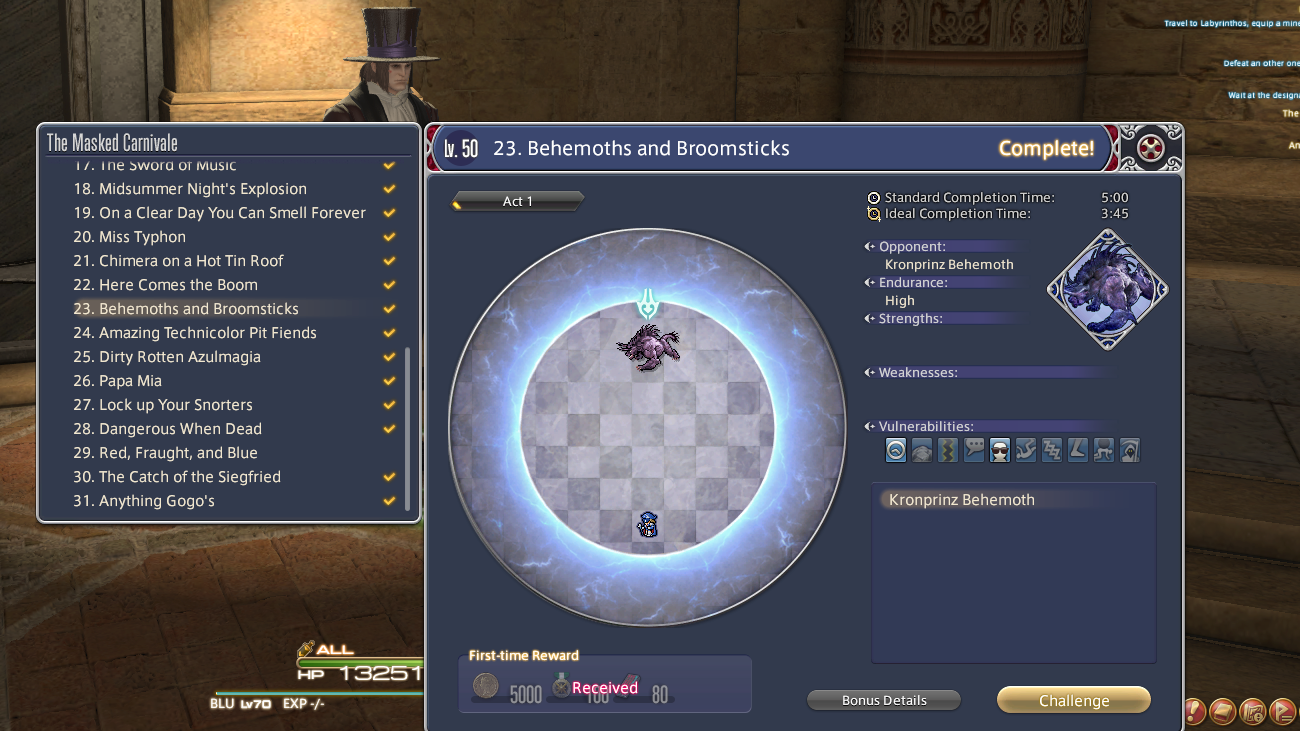This screenshot has width=1300, height=731.
Task: Open the Opponent details arrow
Action: click(869, 246)
